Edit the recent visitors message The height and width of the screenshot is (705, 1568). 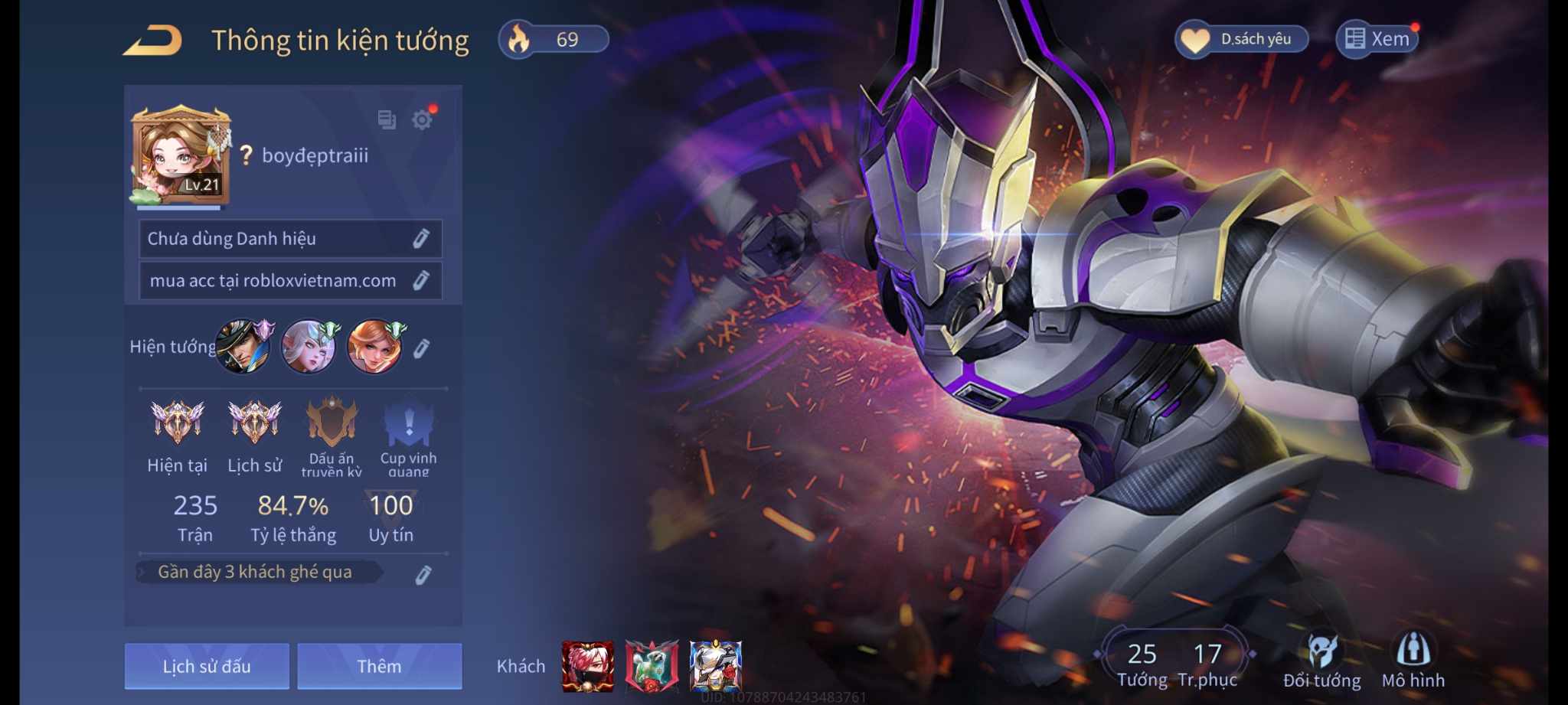tap(423, 575)
